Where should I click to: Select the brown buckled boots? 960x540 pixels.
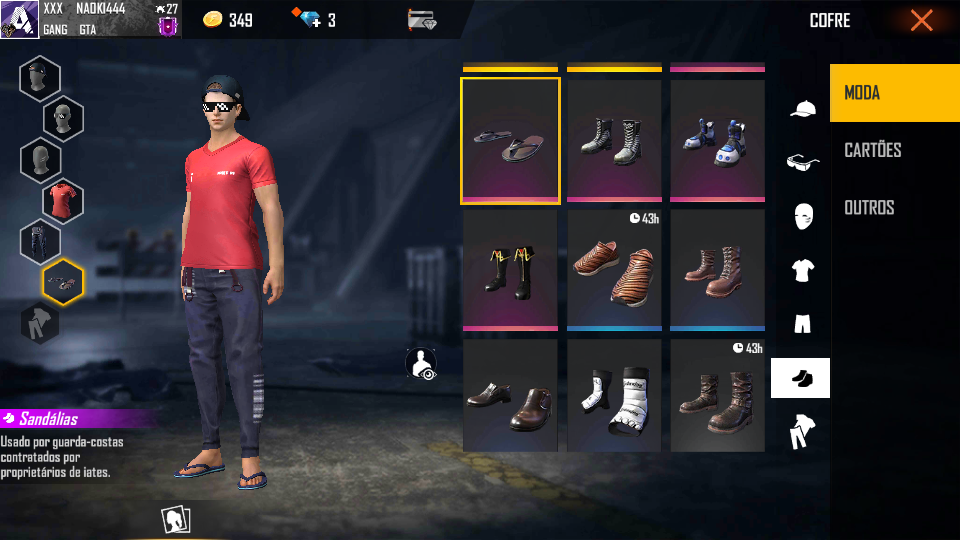(x=717, y=398)
